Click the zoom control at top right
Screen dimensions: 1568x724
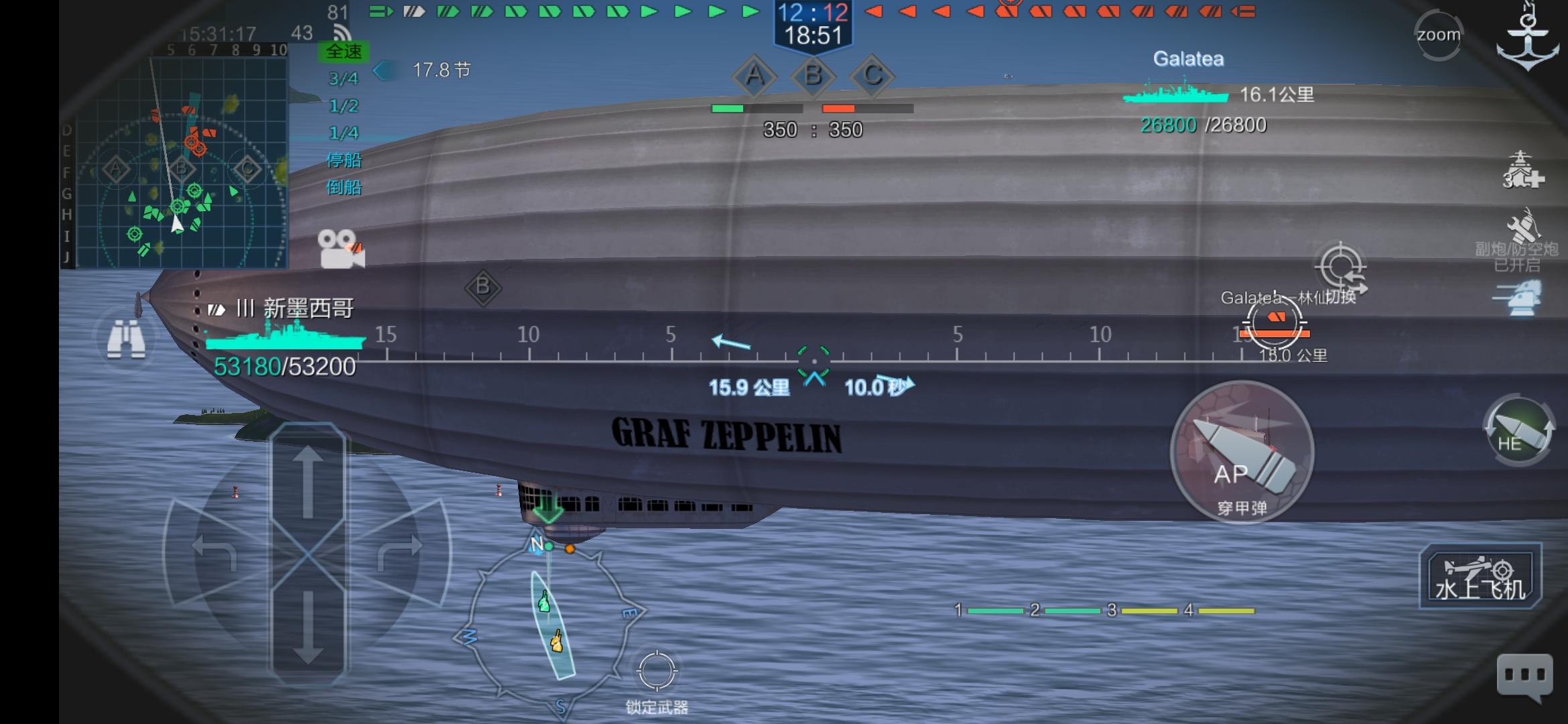1437,34
